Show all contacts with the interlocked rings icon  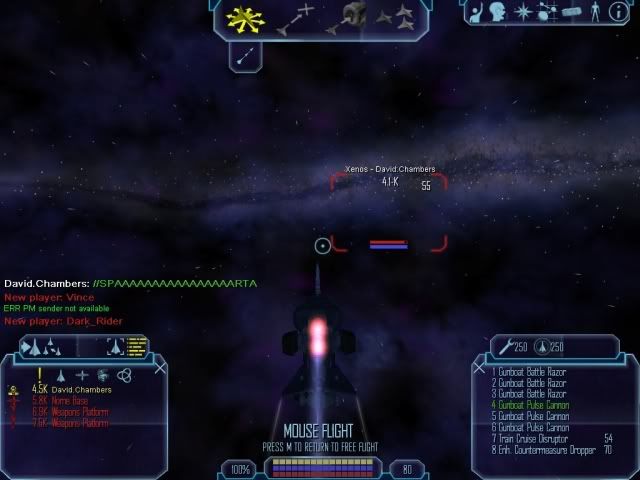pos(124,375)
